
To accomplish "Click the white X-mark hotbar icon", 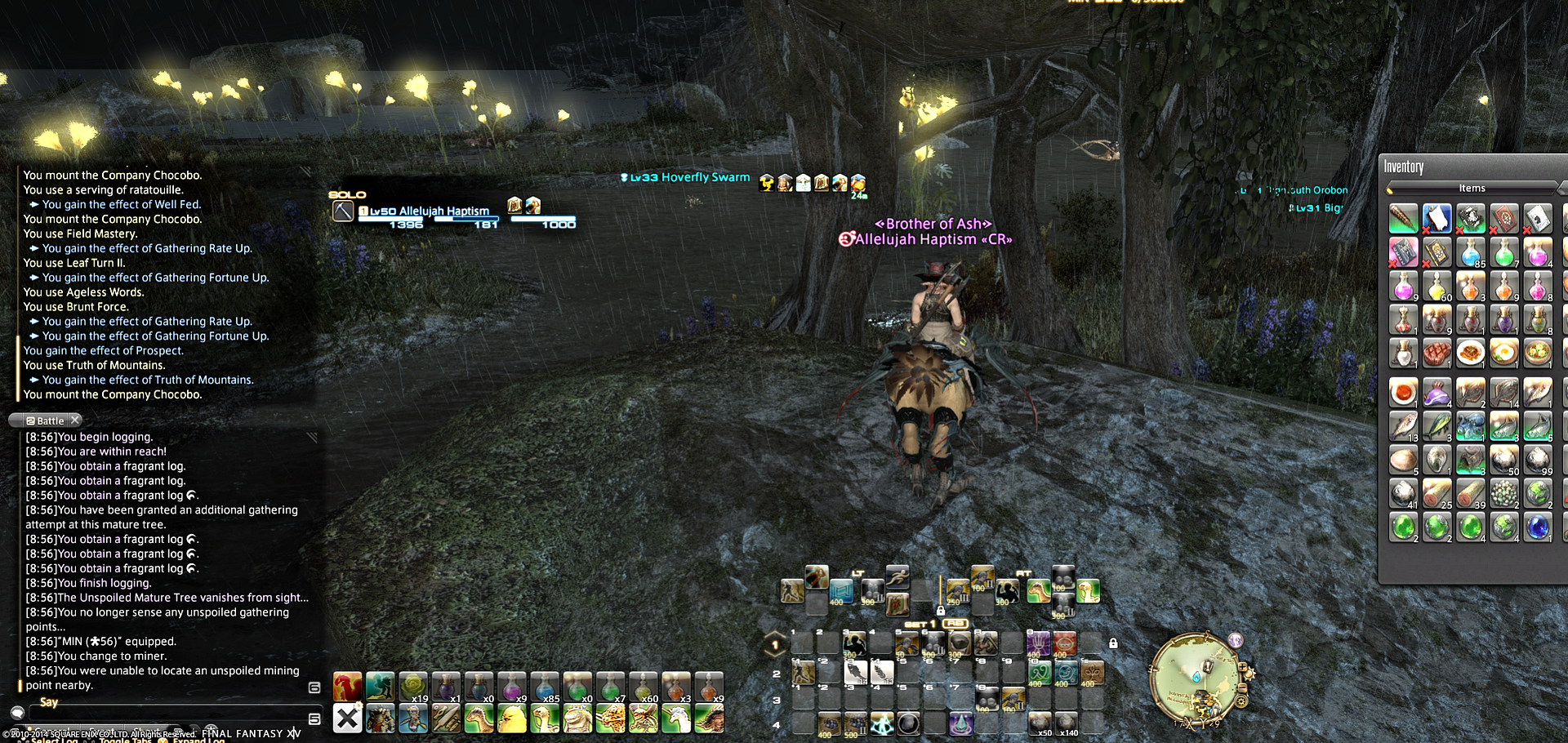I will [347, 719].
